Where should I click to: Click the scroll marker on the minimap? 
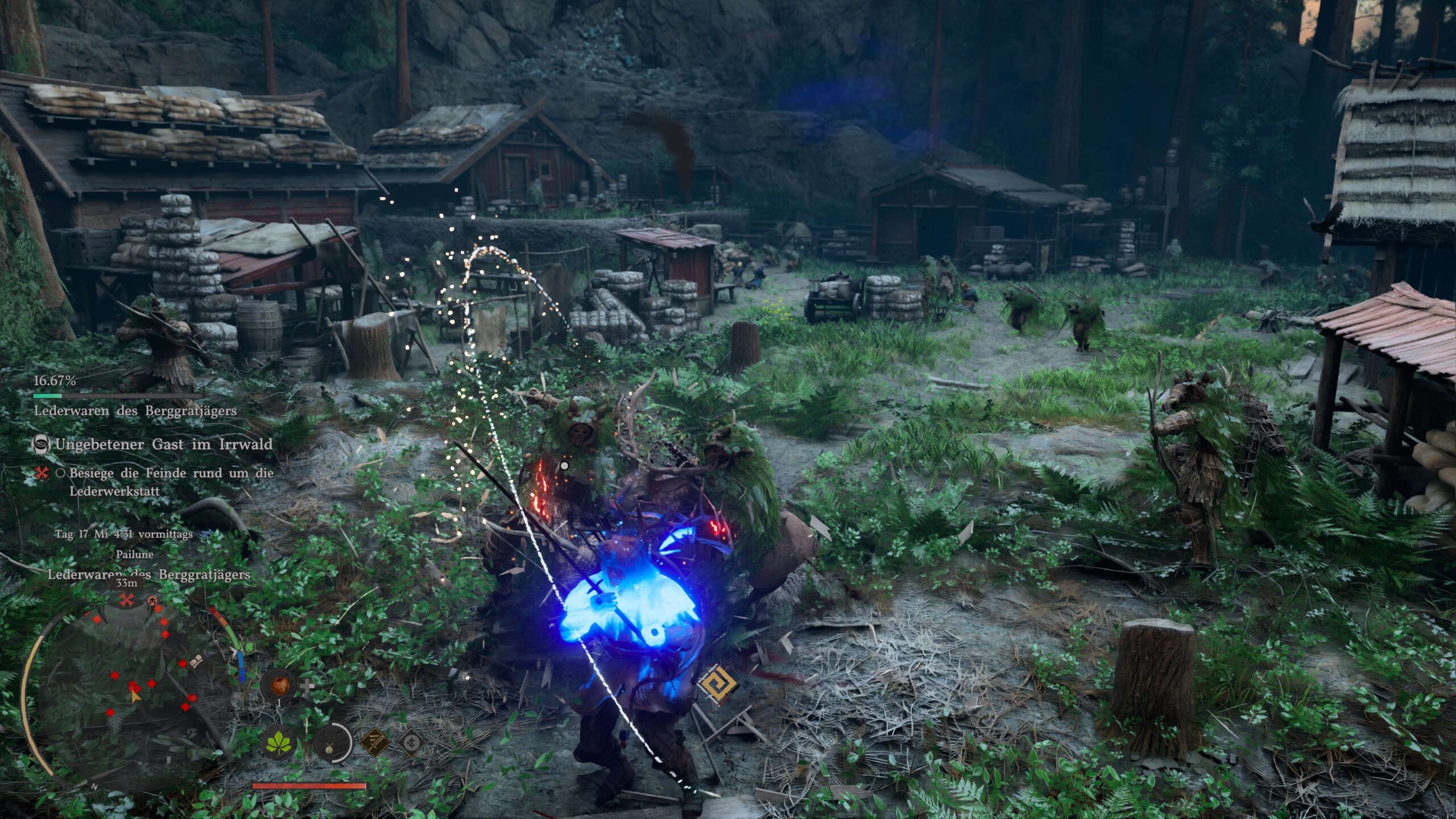tap(197, 661)
